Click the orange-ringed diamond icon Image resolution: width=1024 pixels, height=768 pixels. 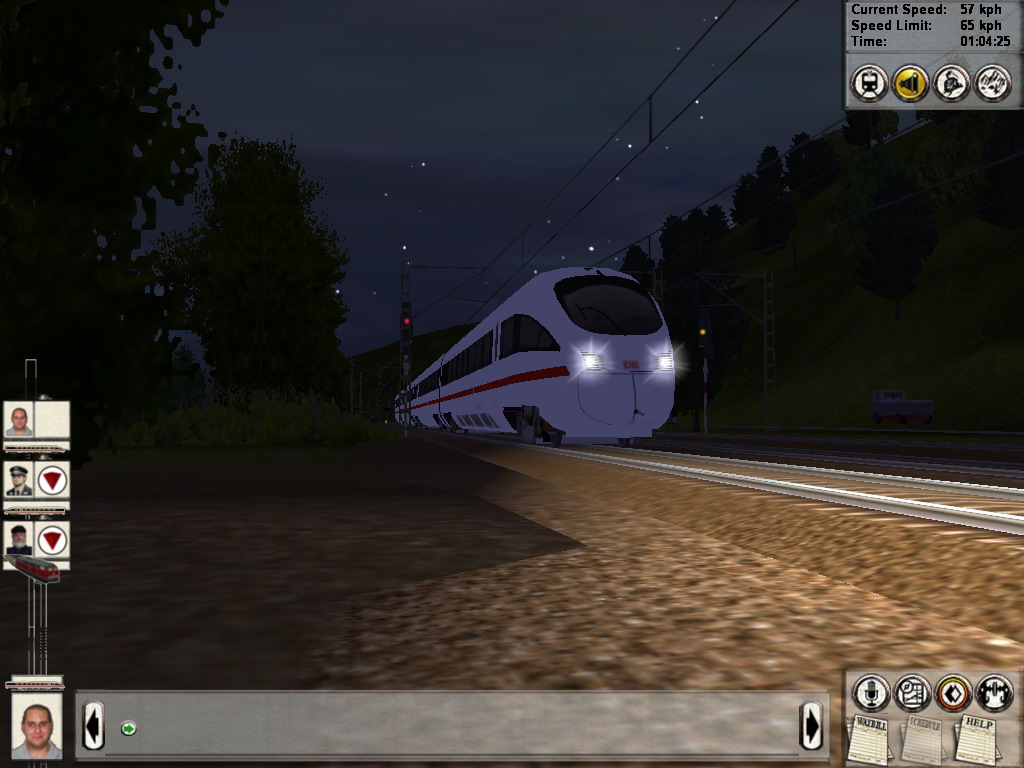953,692
